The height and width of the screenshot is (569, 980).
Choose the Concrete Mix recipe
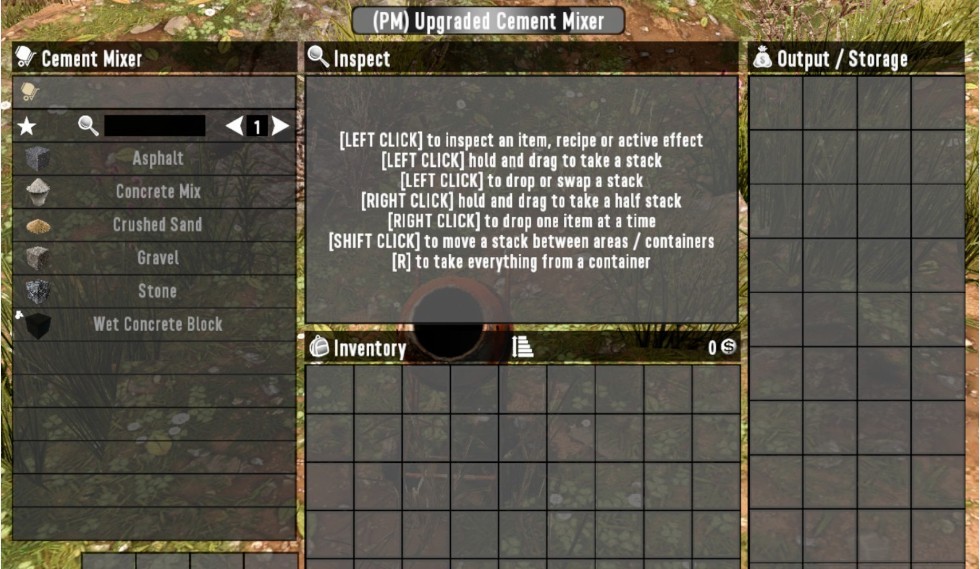point(157,191)
